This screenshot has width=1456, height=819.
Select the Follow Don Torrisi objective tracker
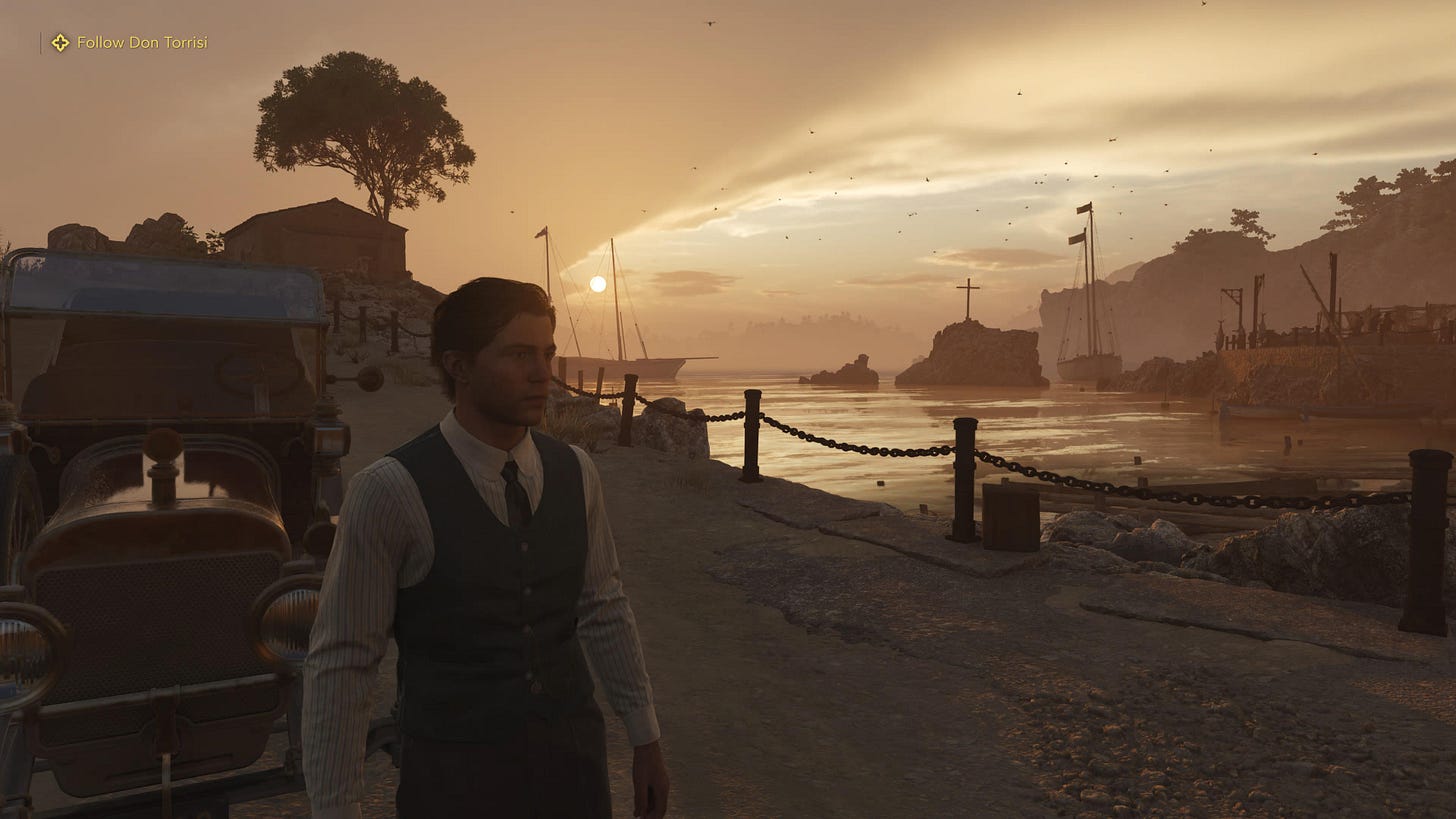point(130,43)
